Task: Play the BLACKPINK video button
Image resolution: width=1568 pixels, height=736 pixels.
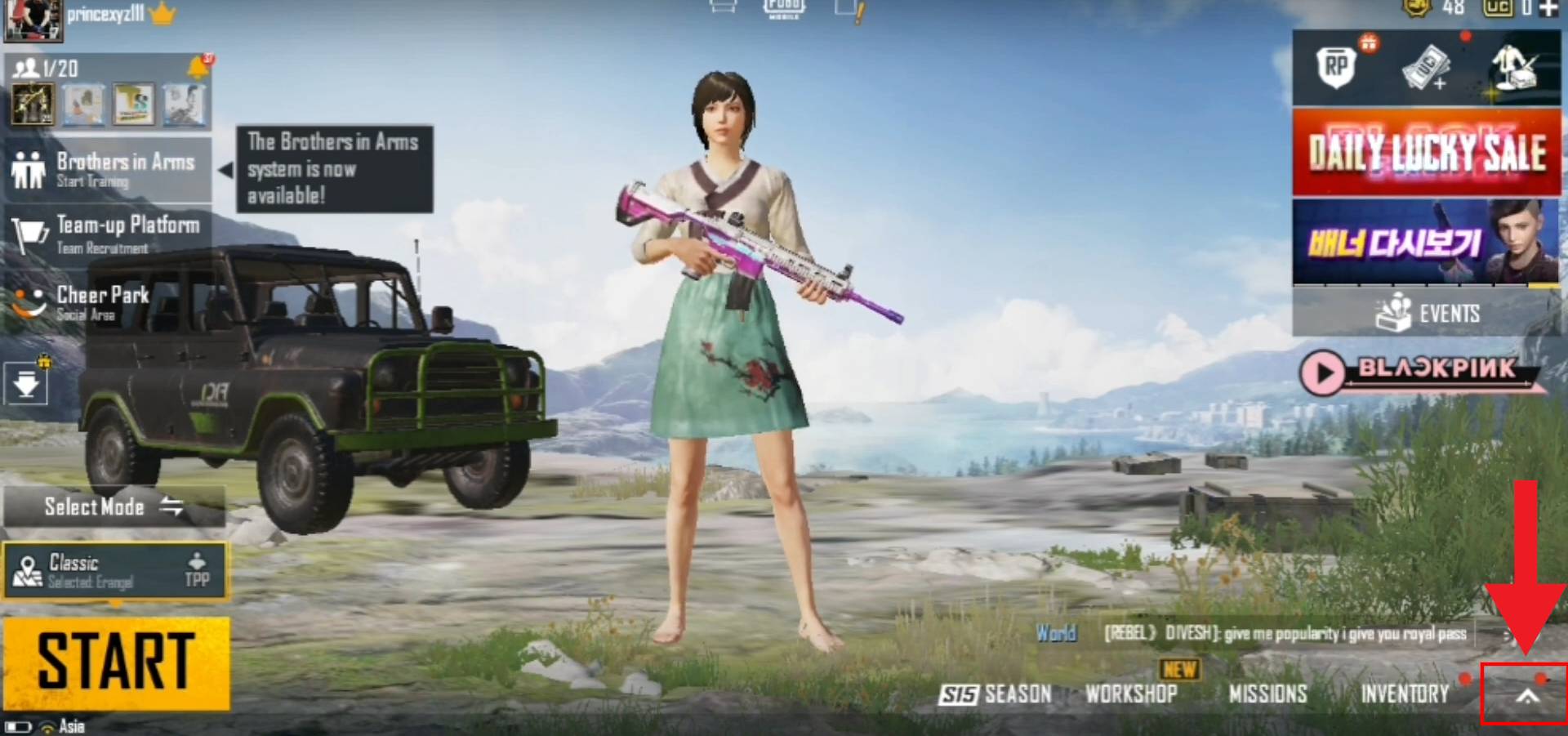Action: pos(1322,372)
